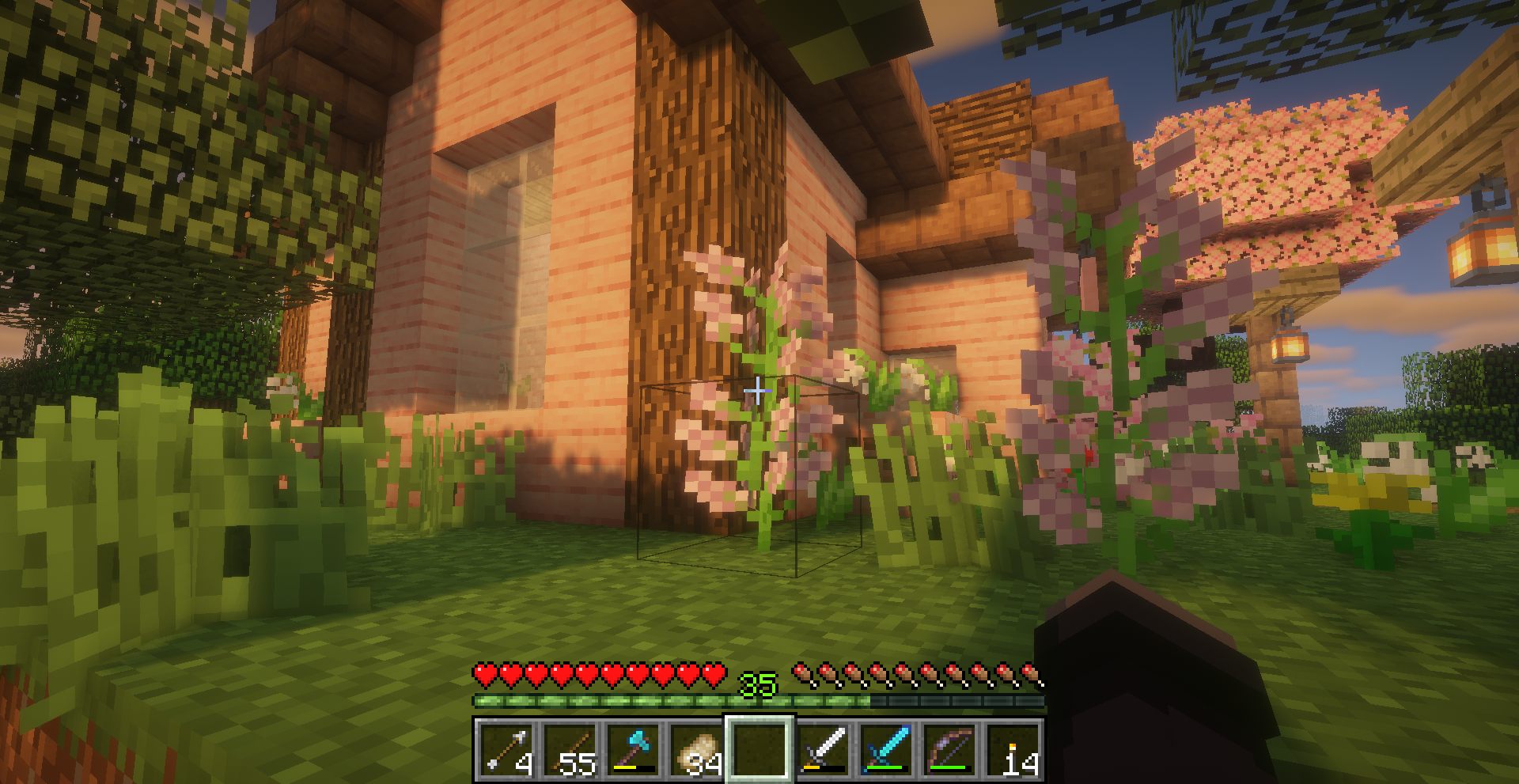
Task: Select the arrow stack in the hotbar
Action: [x=506, y=748]
